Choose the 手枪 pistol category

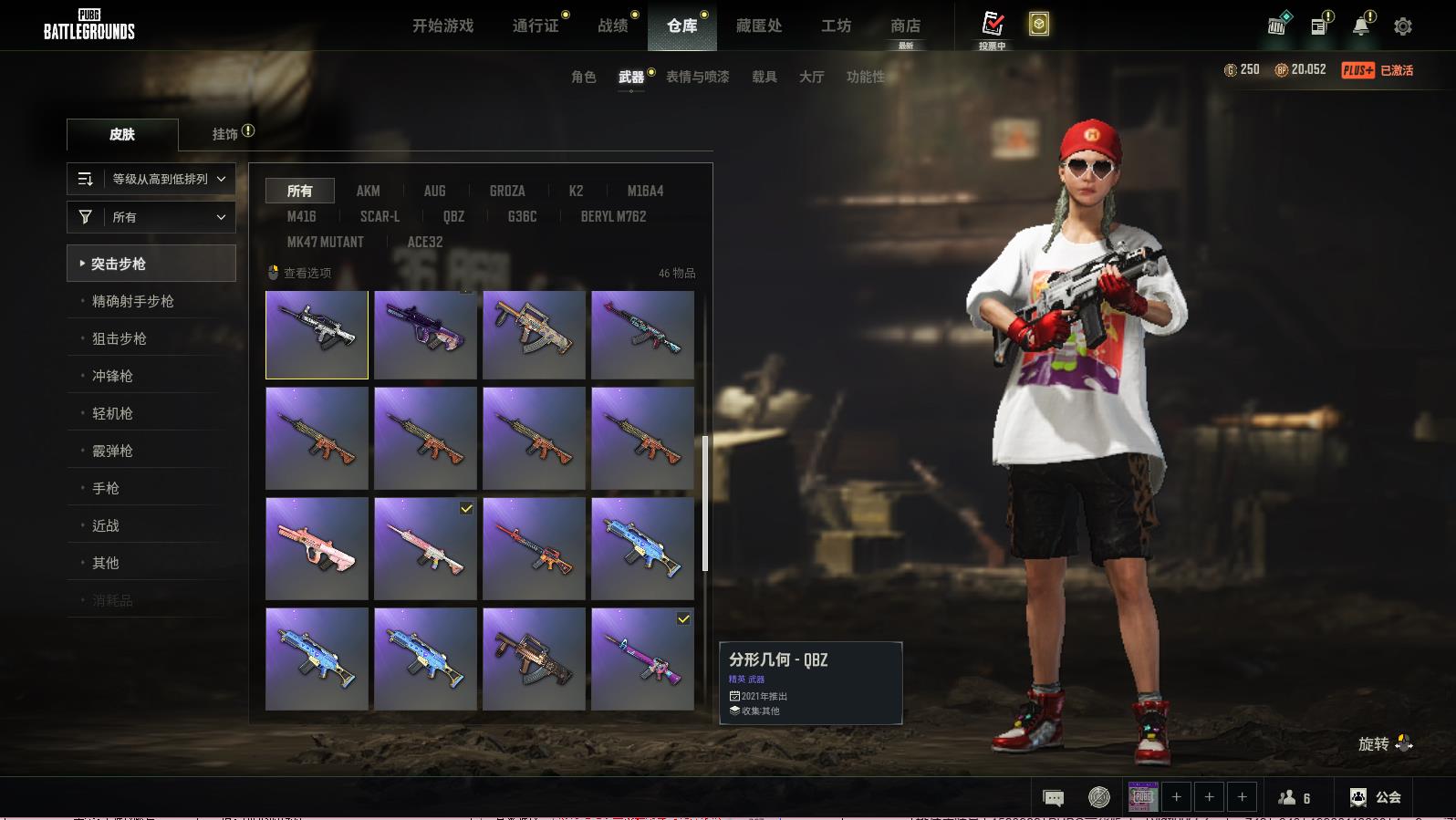pyautogui.click(x=106, y=488)
